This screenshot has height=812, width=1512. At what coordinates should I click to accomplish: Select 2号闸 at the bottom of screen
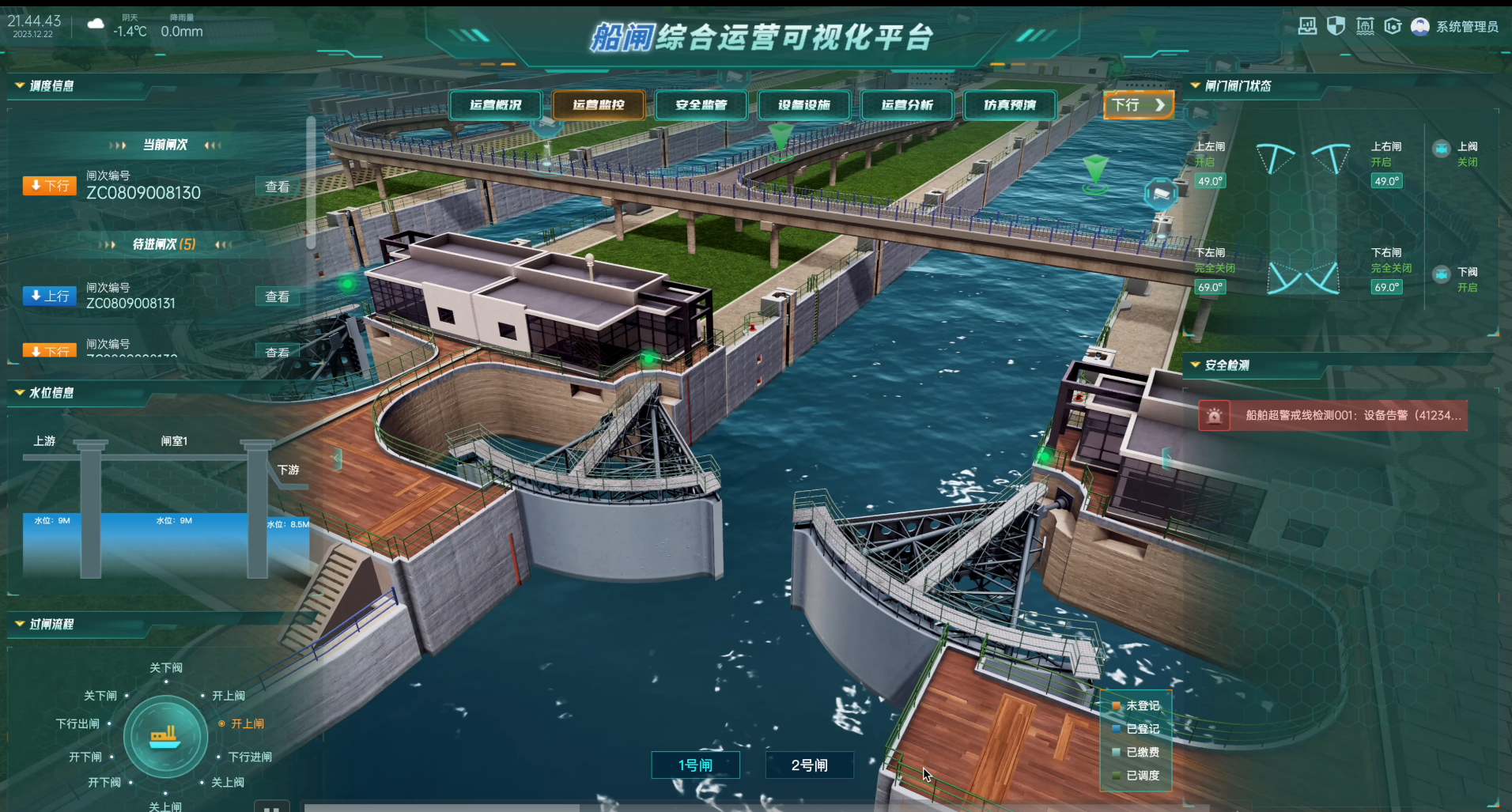pos(809,765)
